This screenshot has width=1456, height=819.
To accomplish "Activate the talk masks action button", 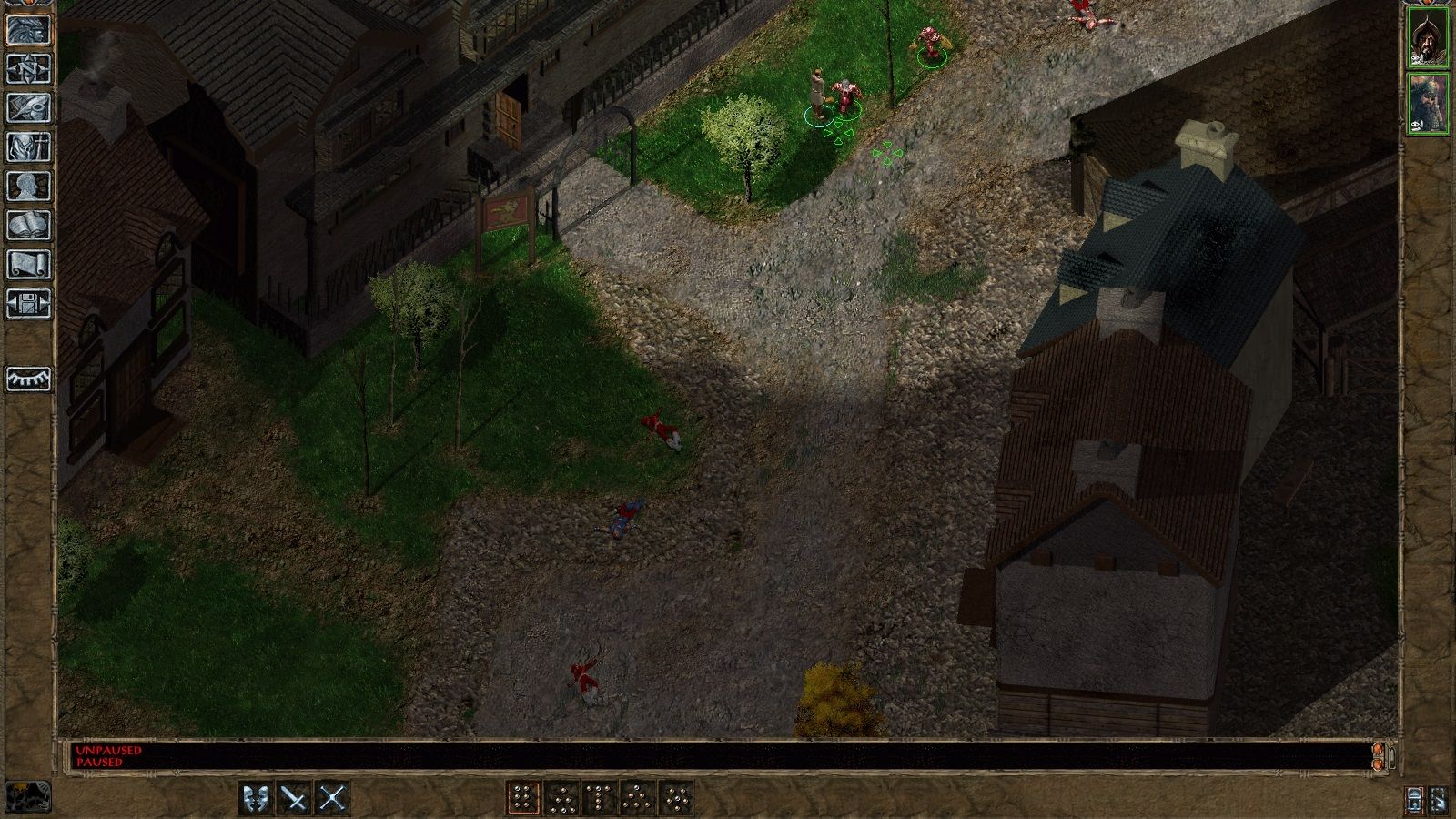I will pyautogui.click(x=257, y=798).
